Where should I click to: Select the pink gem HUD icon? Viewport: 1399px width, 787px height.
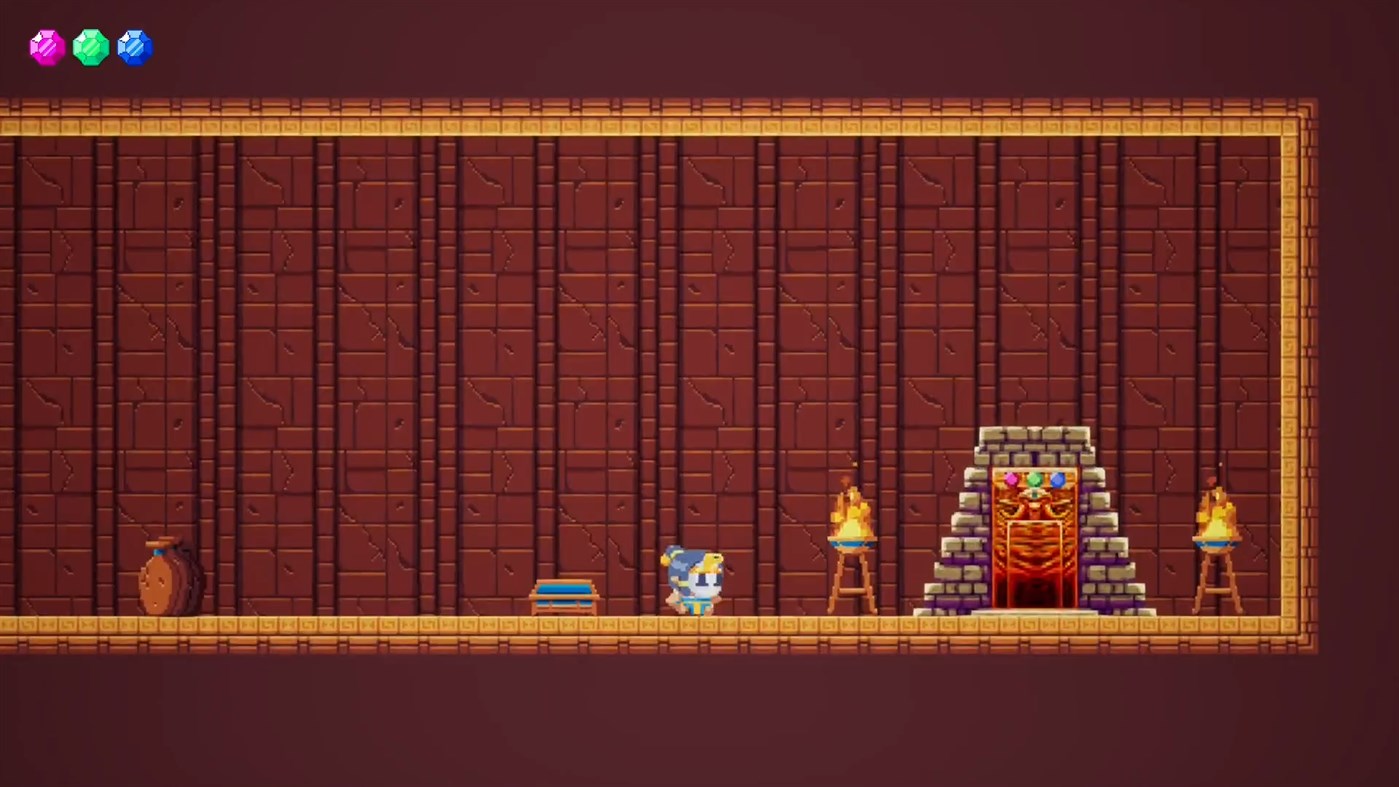click(x=46, y=46)
